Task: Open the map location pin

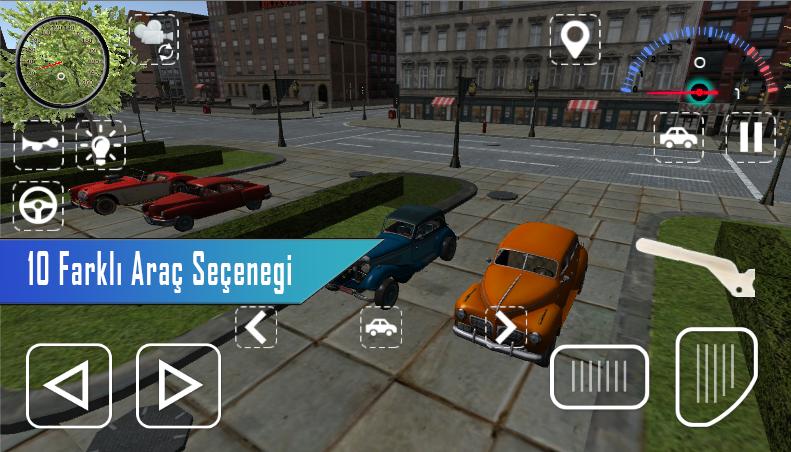Action: (x=575, y=39)
